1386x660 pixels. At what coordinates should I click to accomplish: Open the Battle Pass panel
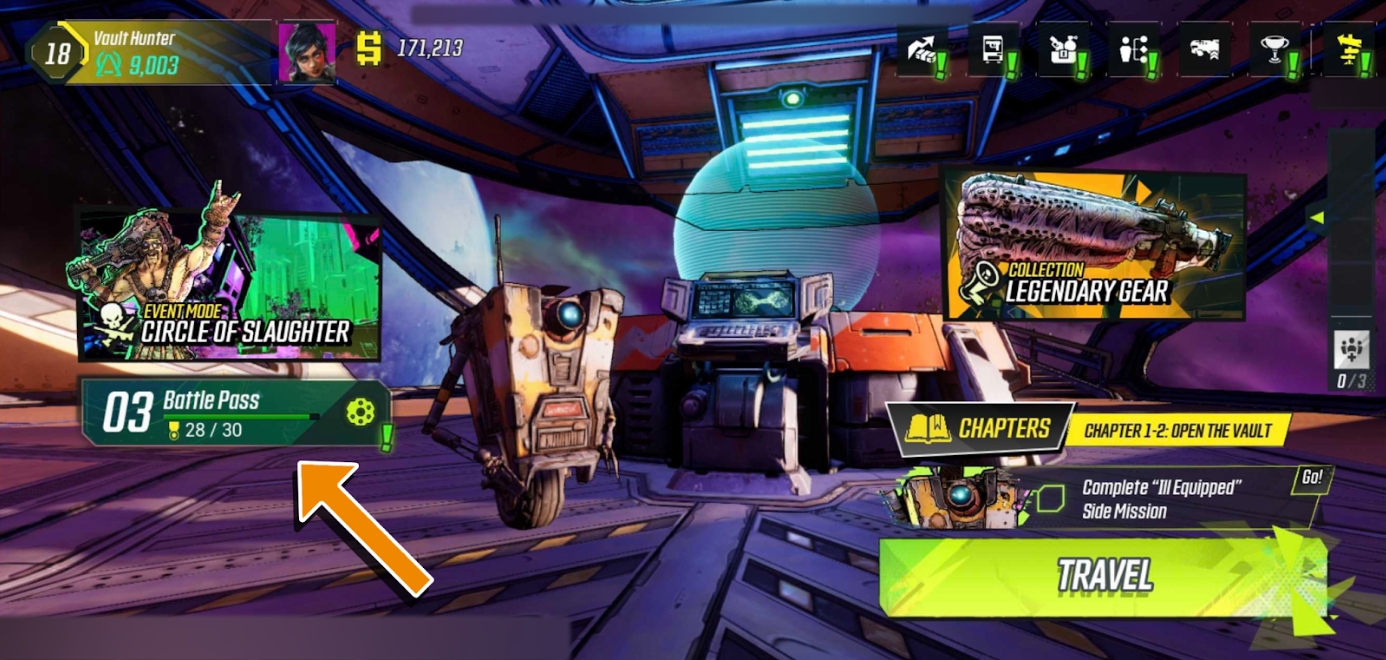235,413
